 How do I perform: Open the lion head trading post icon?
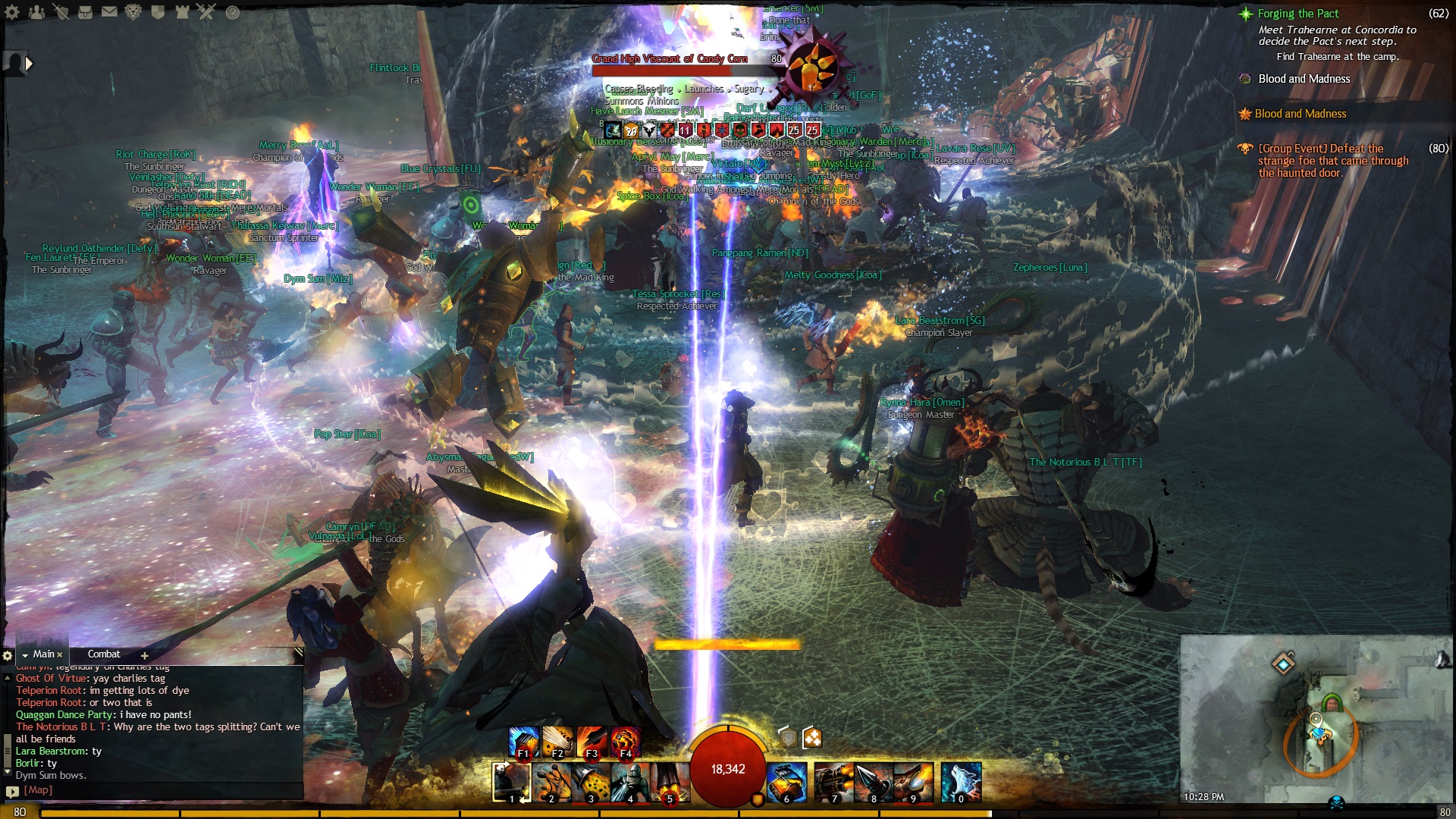(133, 12)
